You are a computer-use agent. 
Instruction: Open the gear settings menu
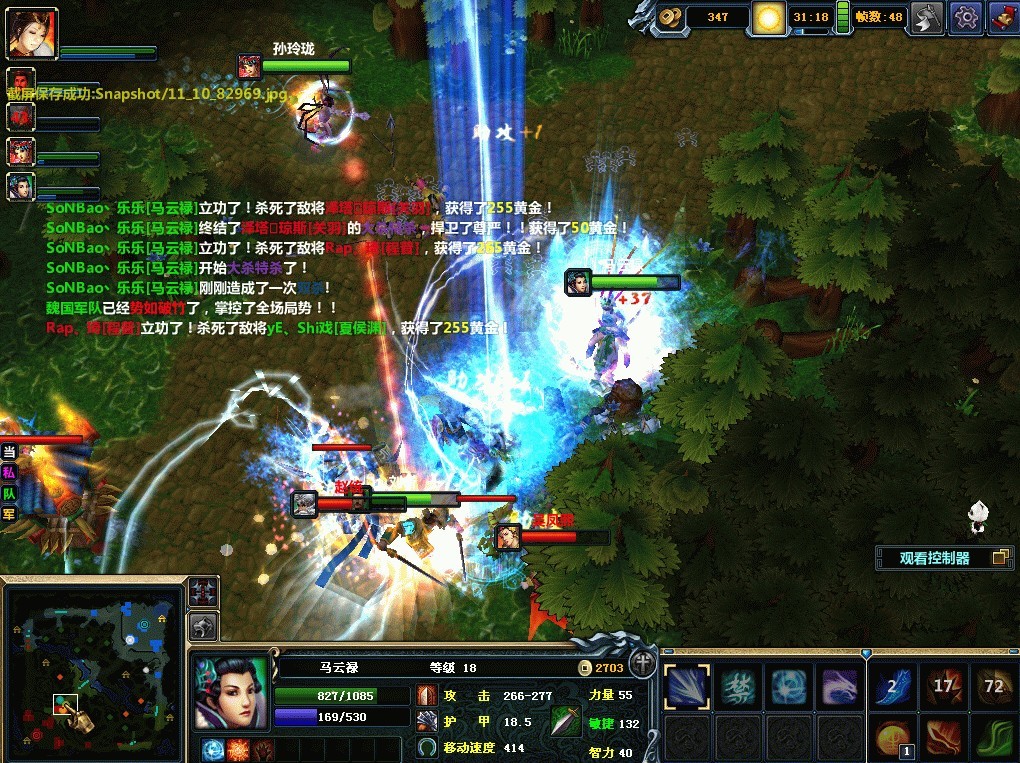[965, 16]
